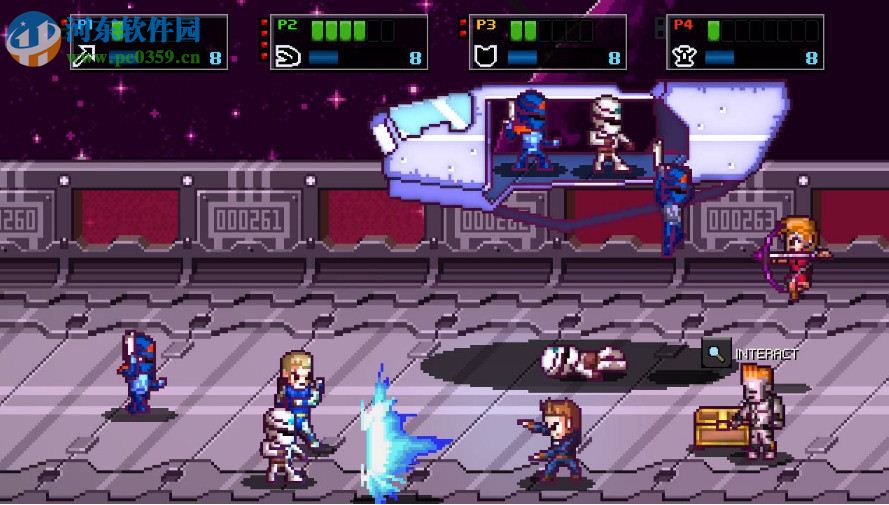The height and width of the screenshot is (505, 889).
Task: Select P1's arrow weapon icon
Action: [x=84, y=56]
